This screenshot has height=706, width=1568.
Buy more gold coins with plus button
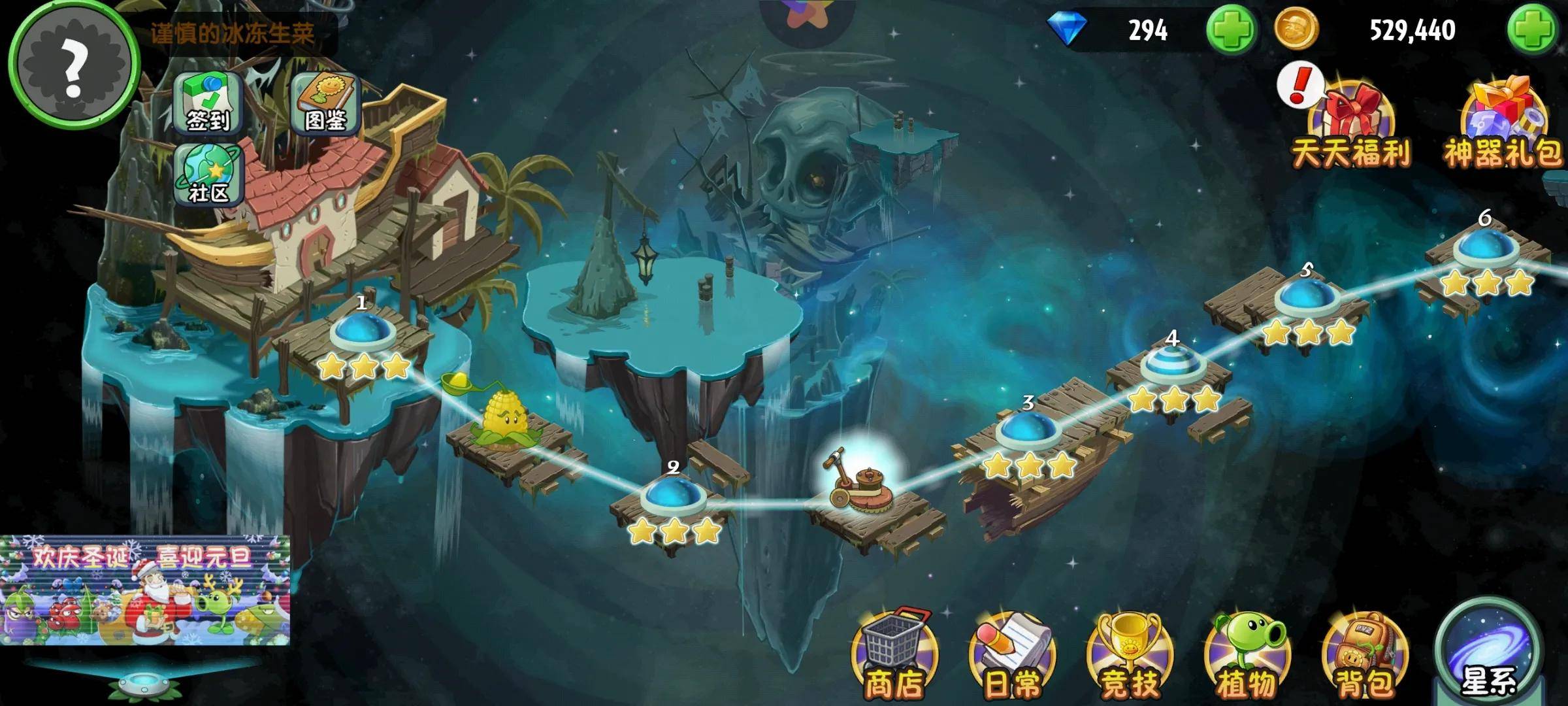[x=1531, y=30]
